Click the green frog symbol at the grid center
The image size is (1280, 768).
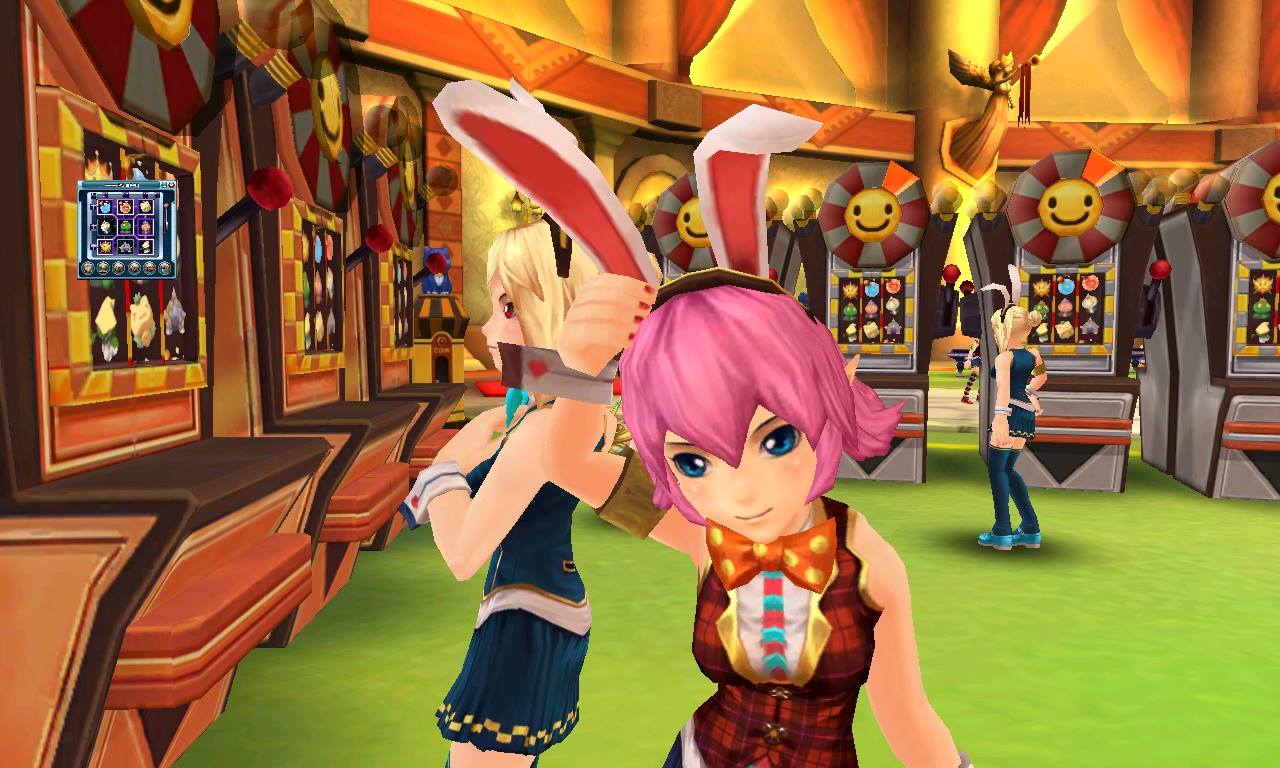pyautogui.click(x=126, y=227)
